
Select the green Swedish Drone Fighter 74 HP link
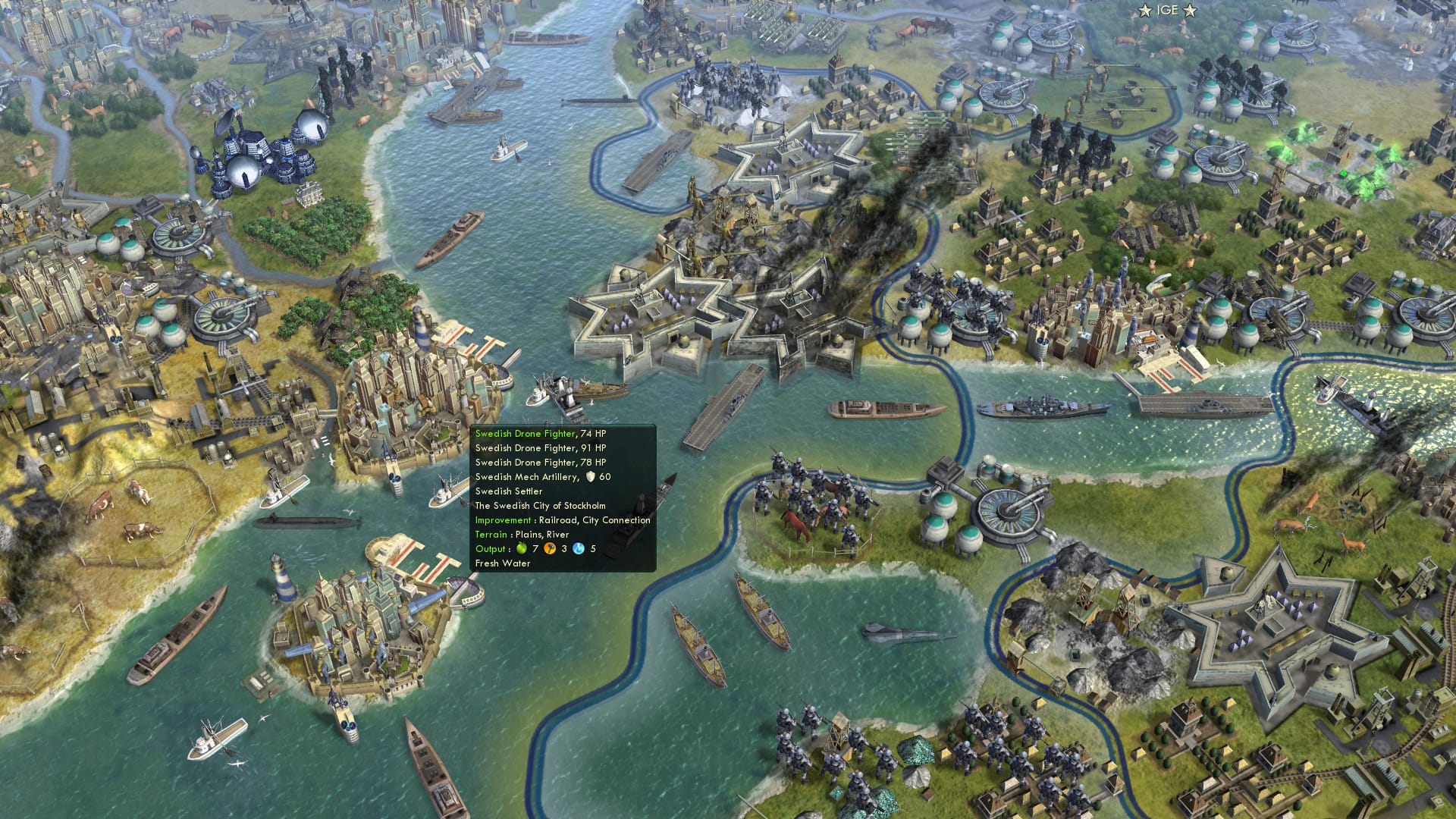[x=523, y=434]
